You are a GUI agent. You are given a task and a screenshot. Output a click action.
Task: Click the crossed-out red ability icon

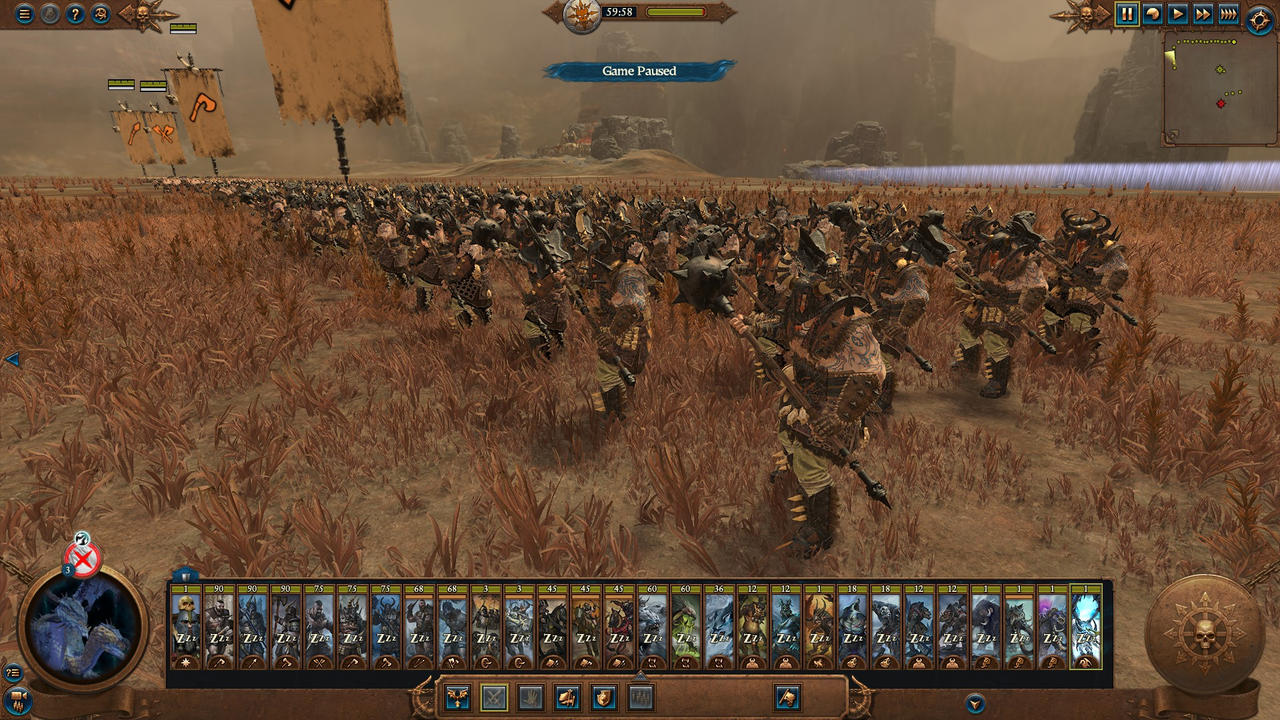[x=83, y=559]
